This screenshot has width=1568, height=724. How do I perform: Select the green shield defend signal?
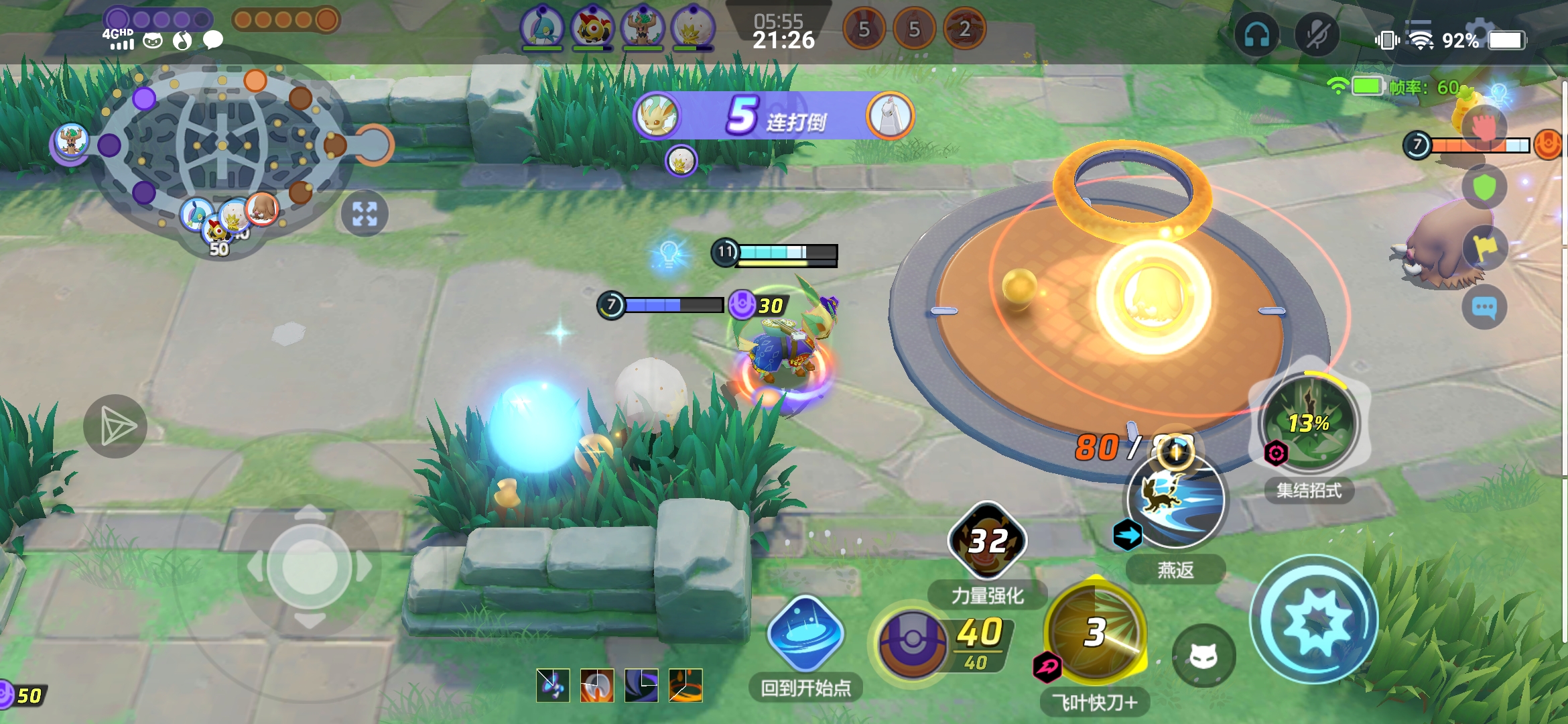tap(1484, 188)
